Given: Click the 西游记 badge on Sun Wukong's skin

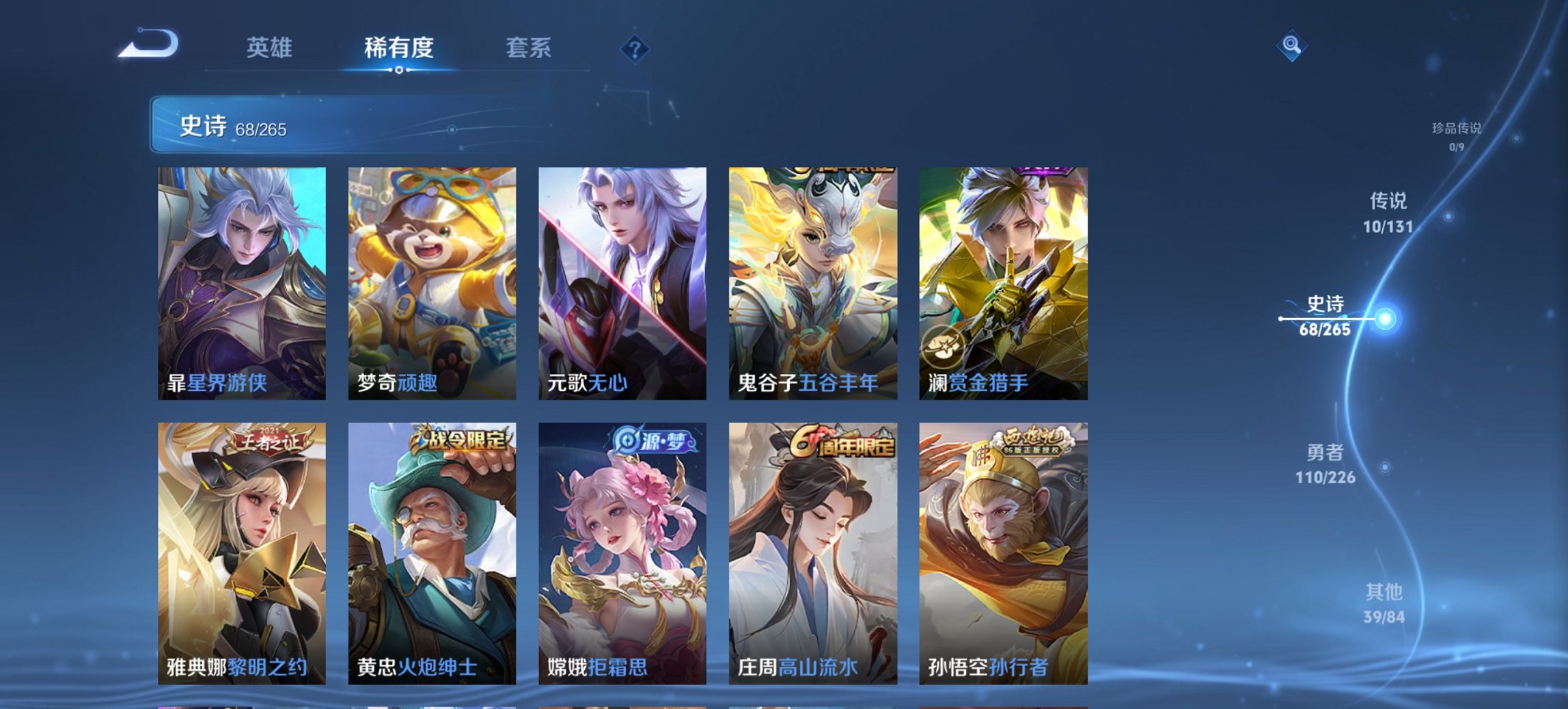Looking at the screenshot, I should pyautogui.click(x=1033, y=443).
